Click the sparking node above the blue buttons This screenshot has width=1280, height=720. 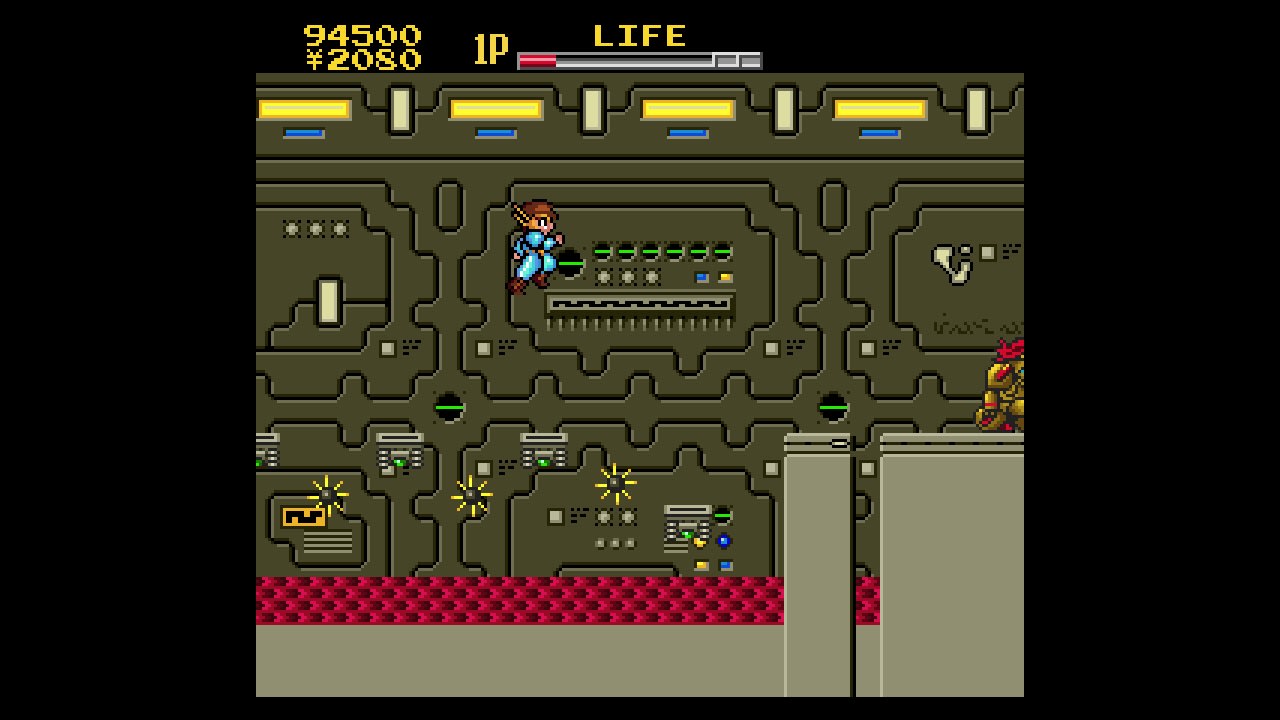pyautogui.click(x=615, y=482)
